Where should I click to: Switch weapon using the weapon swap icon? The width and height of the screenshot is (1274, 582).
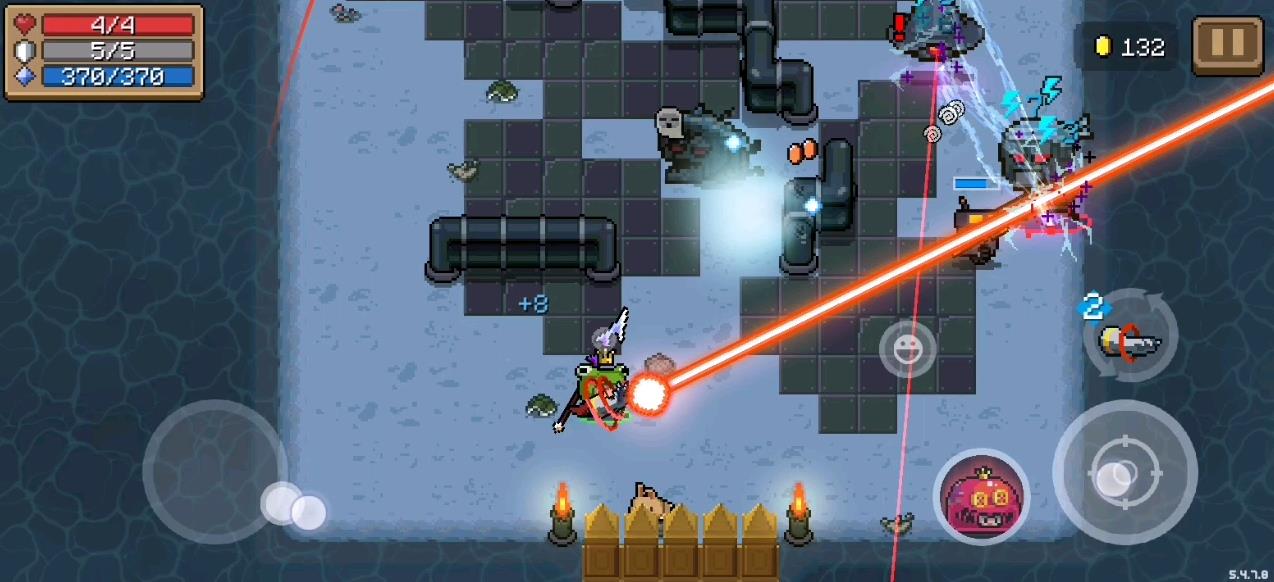[1131, 338]
